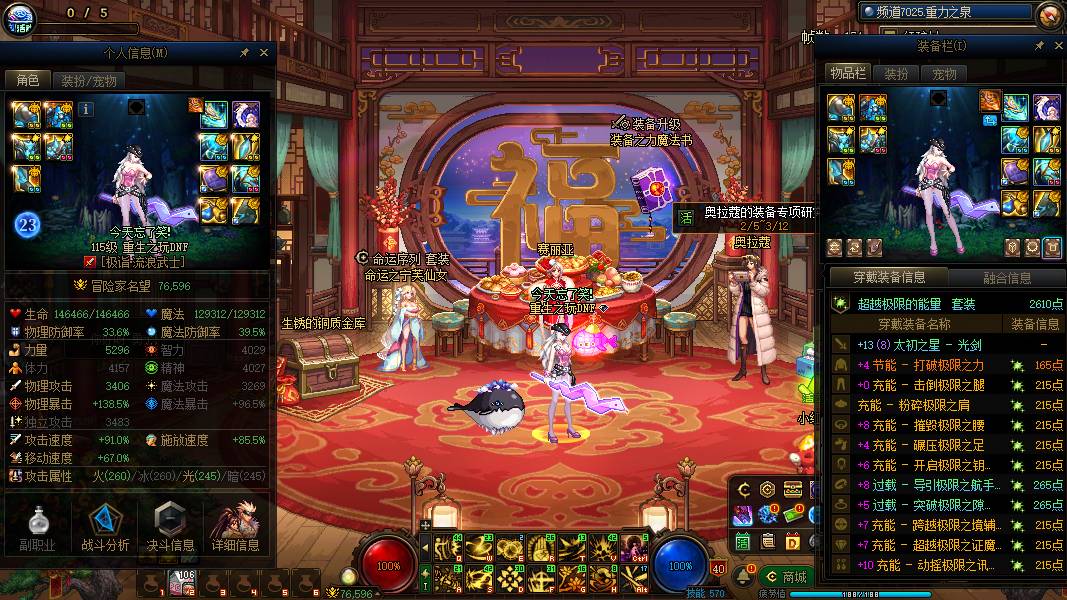Pin the 装备栏 equipment window
Screen dimensions: 1067x600
point(1039,46)
